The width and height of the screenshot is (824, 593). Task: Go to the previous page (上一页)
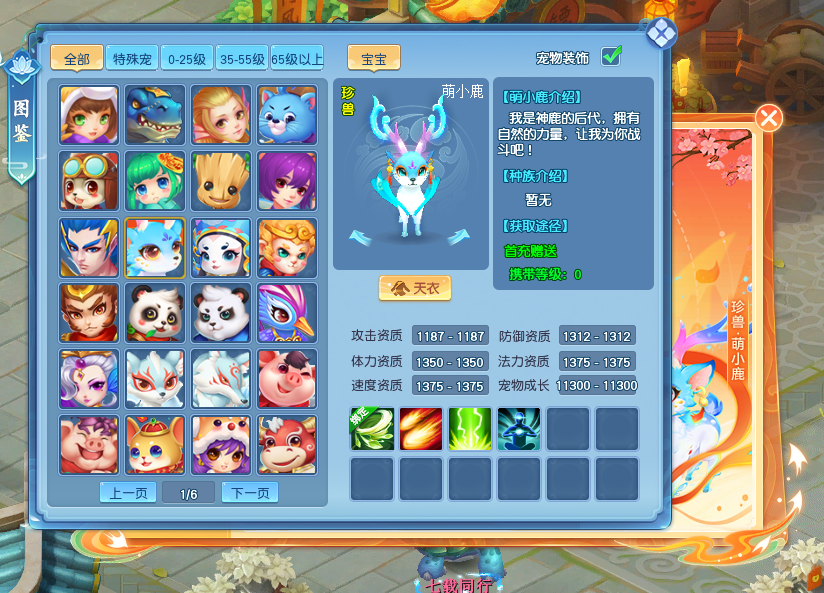[128, 492]
